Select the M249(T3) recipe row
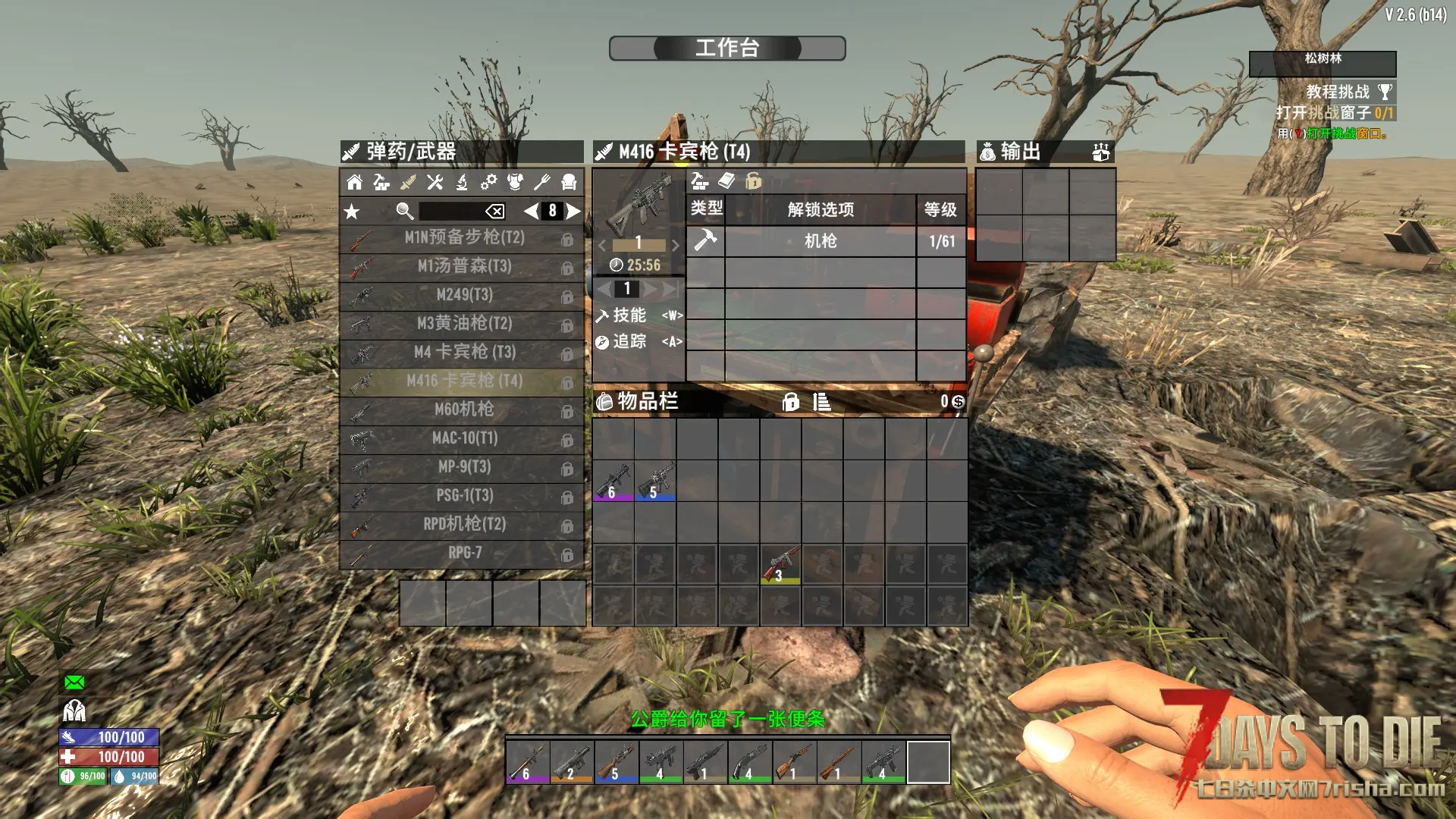This screenshot has height=819, width=1456. 463,295
